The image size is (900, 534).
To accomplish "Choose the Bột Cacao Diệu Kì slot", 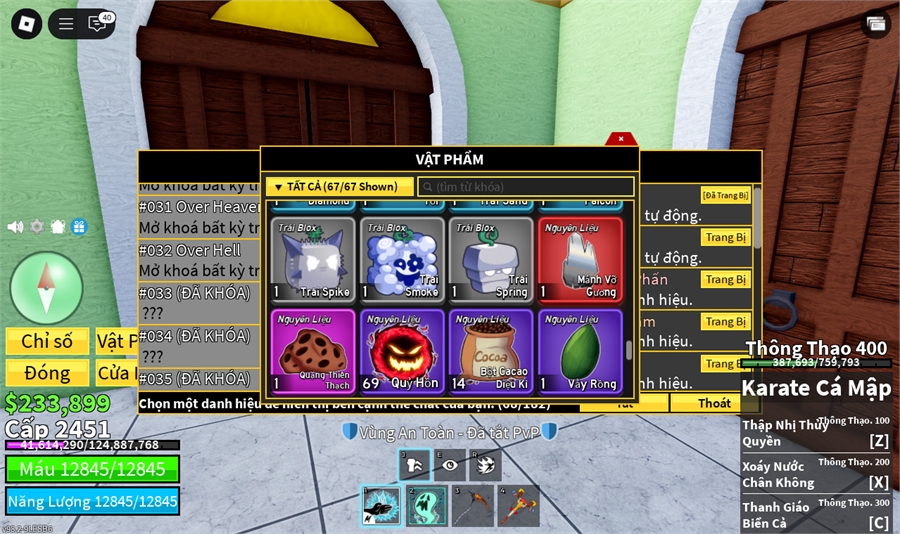I will (x=491, y=351).
